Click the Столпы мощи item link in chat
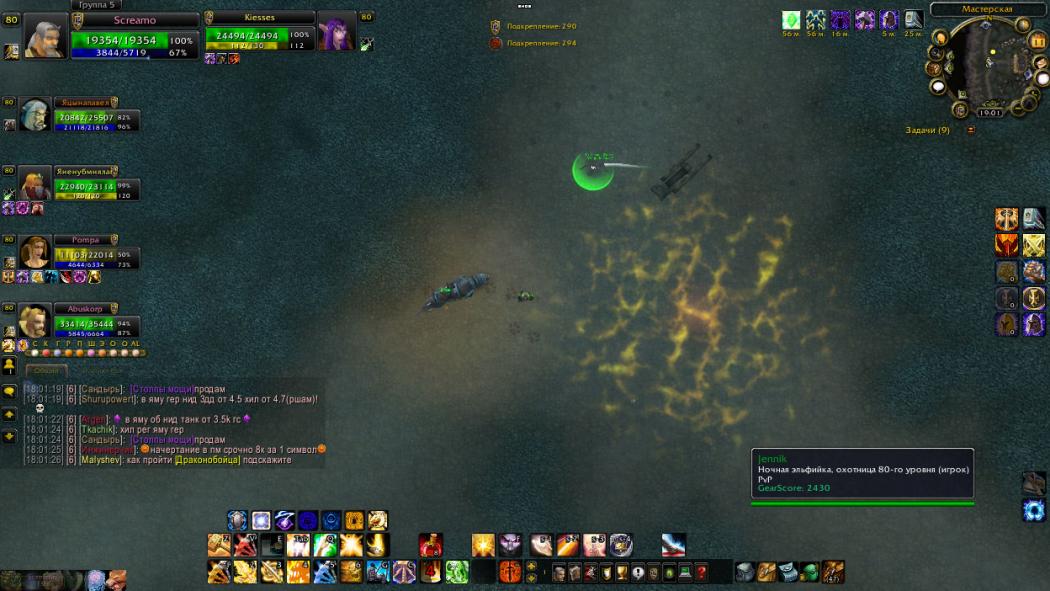Viewport: 1050px width, 591px height. pyautogui.click(x=162, y=389)
